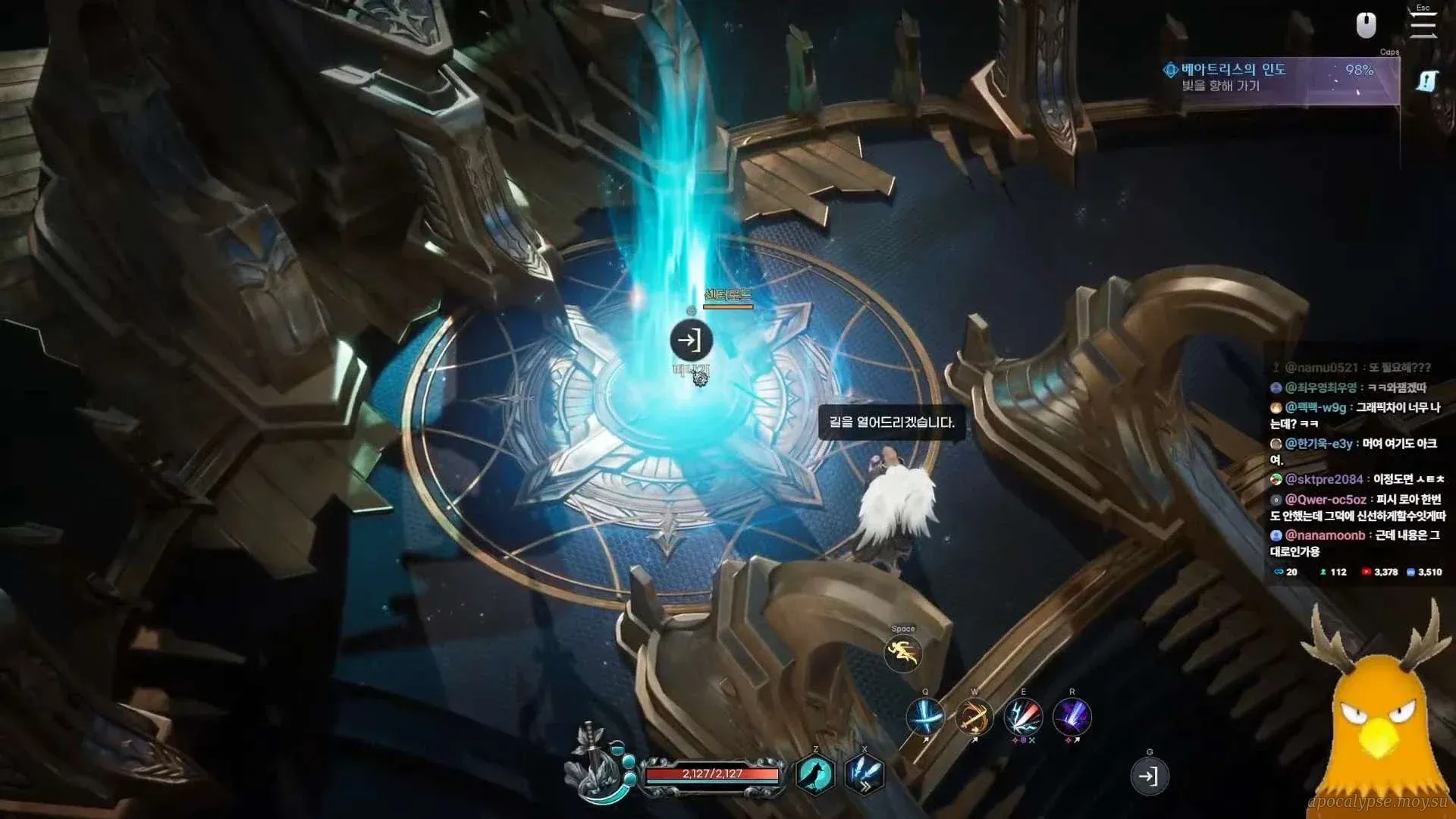Interact with the portal's enter-door icon

pos(691,340)
